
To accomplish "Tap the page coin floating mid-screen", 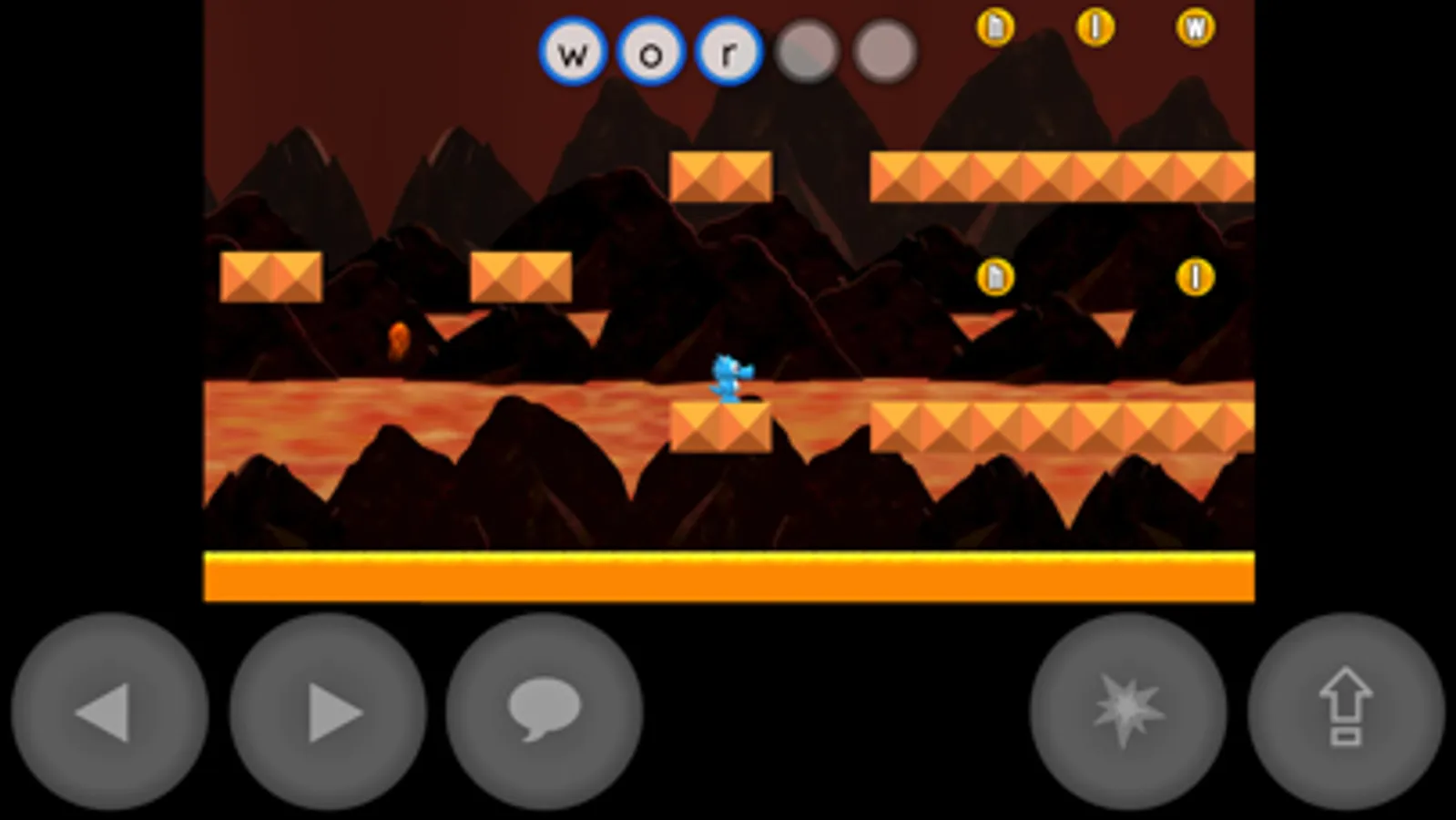I will (x=996, y=276).
